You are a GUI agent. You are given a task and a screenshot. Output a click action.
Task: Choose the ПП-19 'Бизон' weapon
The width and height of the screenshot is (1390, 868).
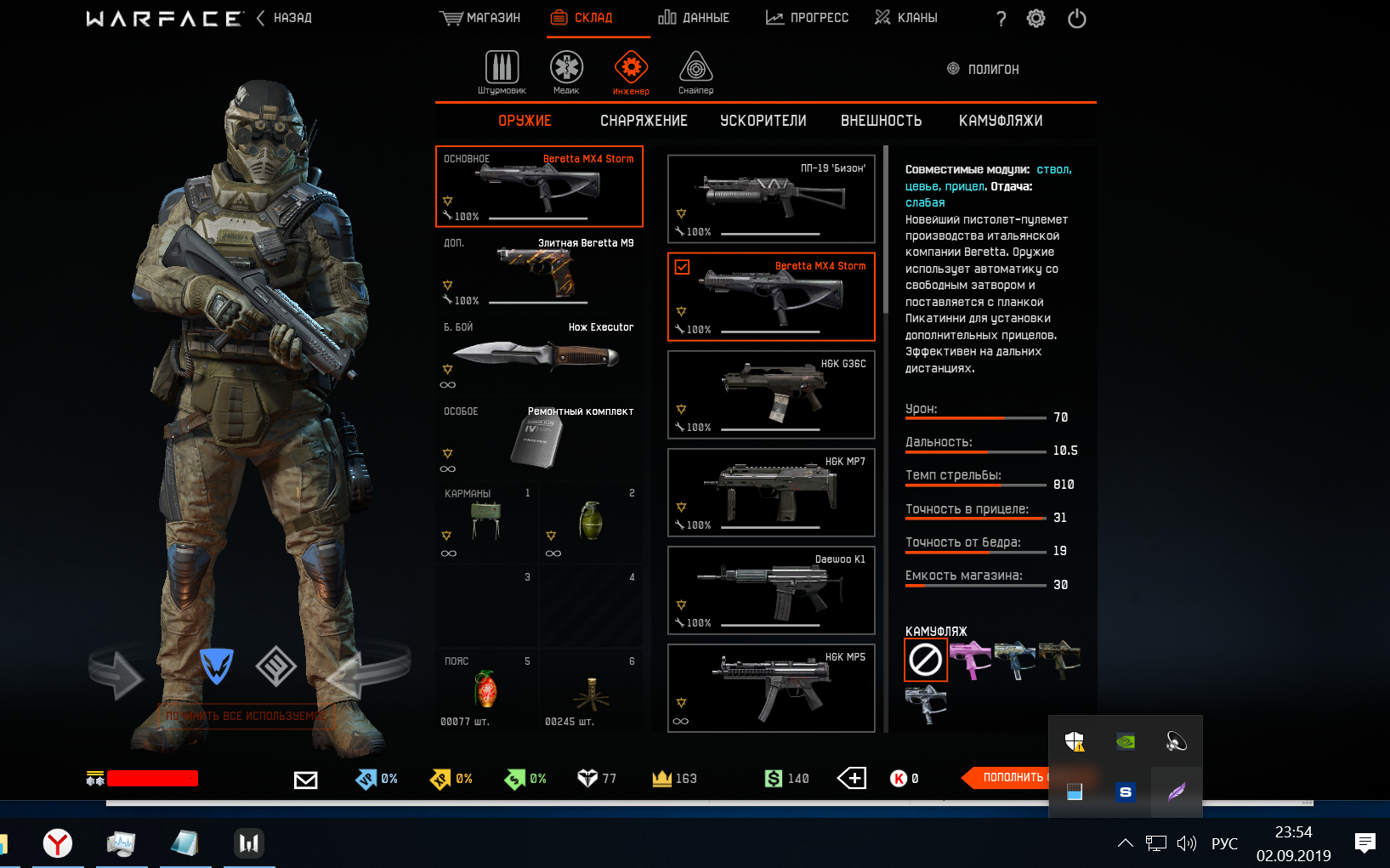[771, 199]
